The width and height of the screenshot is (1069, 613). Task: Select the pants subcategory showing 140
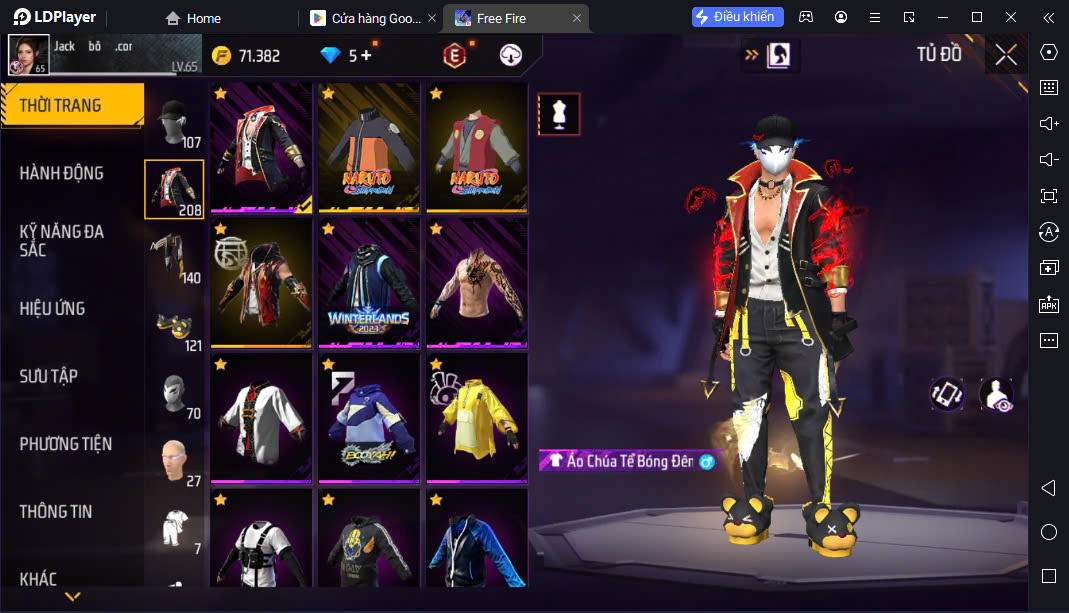pos(175,258)
